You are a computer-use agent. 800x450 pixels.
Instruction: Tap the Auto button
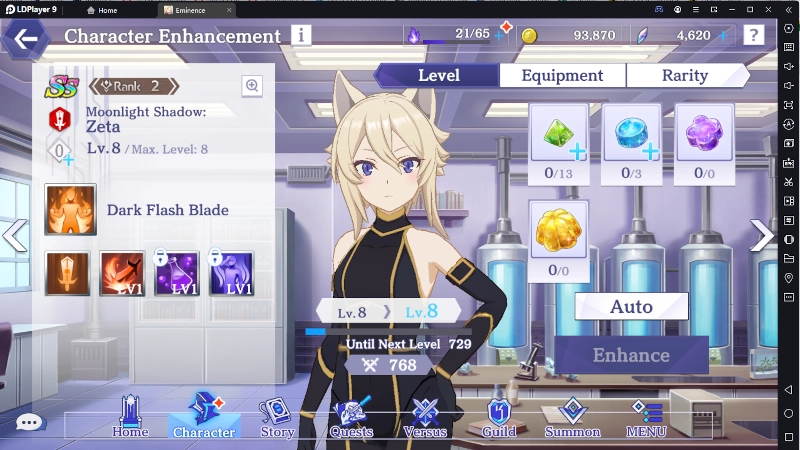click(x=631, y=306)
